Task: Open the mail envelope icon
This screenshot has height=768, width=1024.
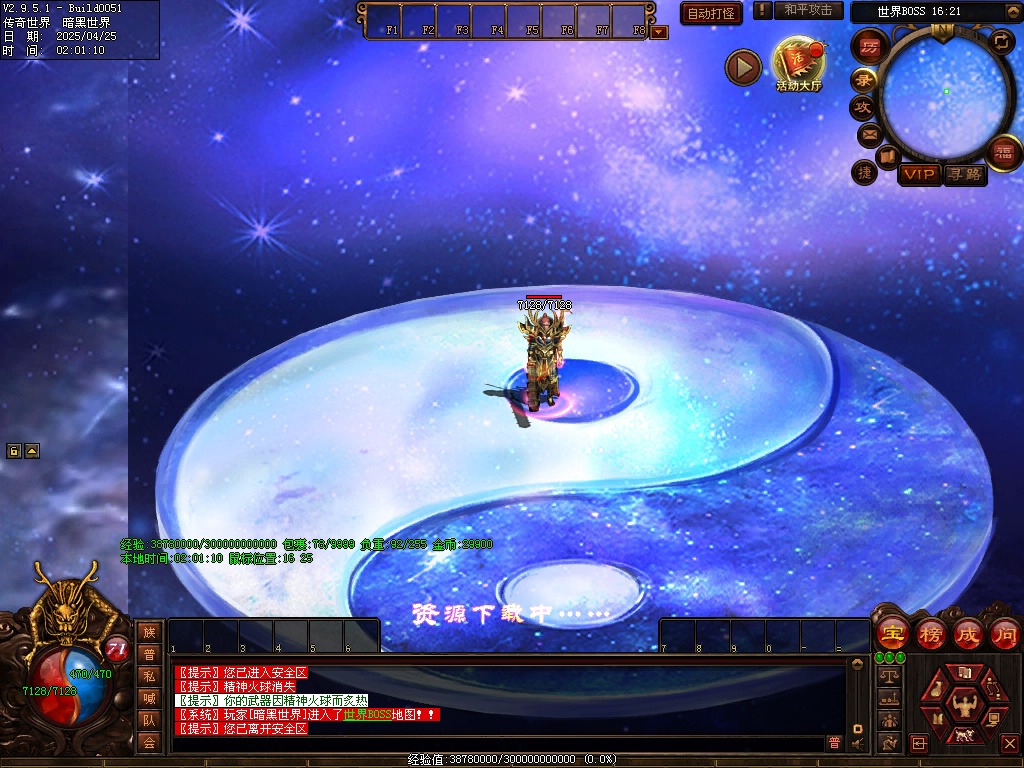Action: [869, 134]
